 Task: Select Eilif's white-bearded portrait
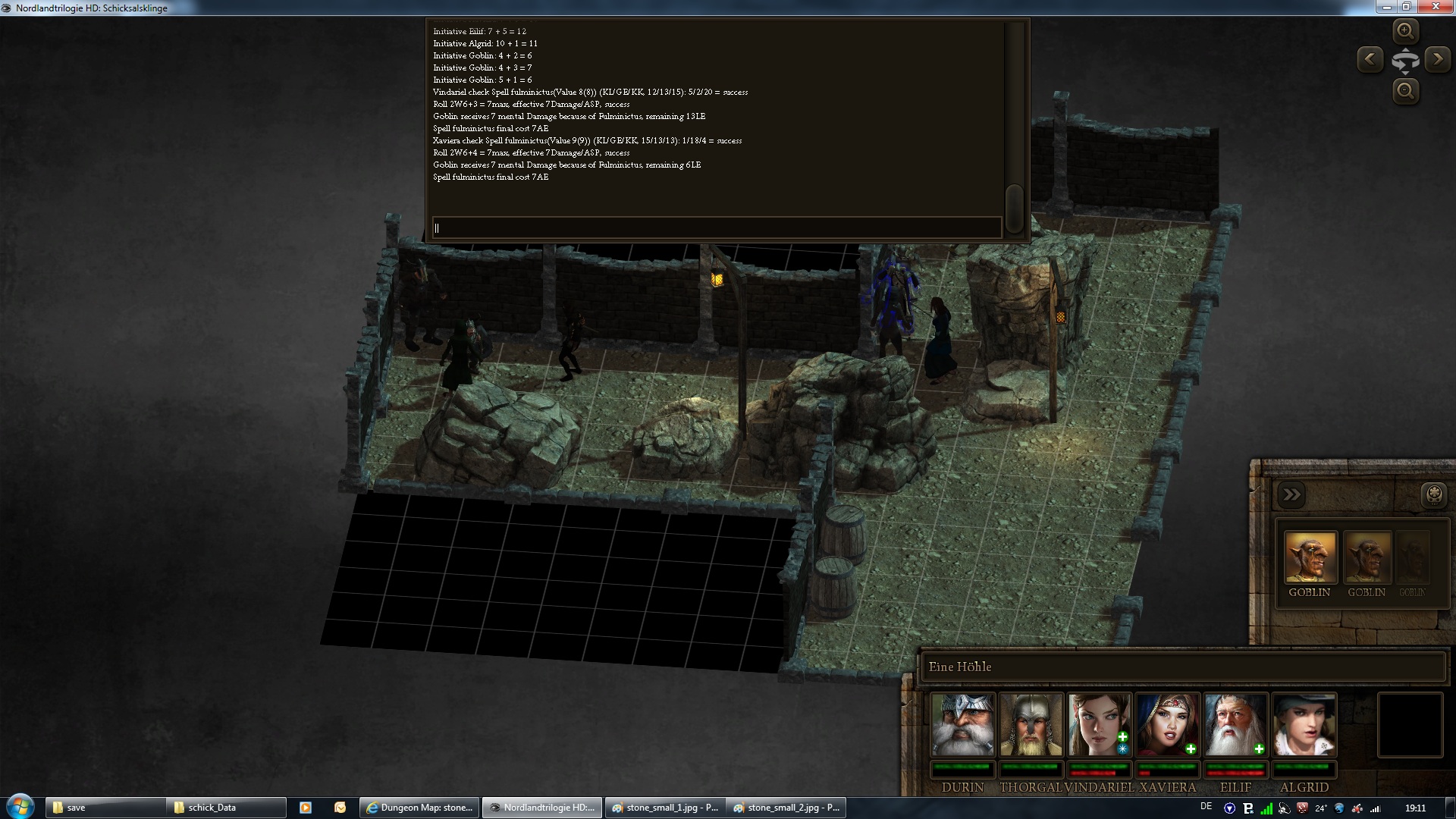[x=1235, y=725]
